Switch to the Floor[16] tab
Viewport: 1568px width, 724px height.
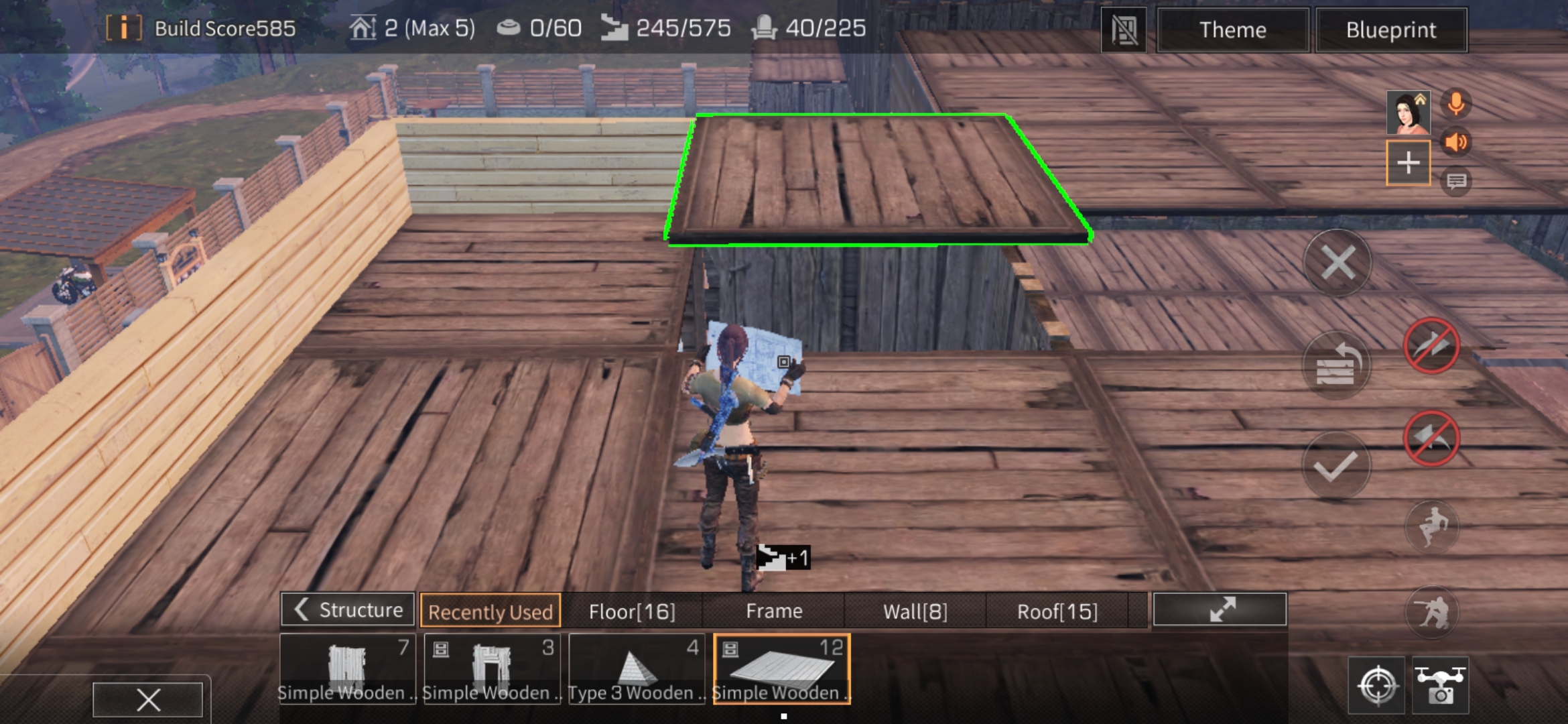pyautogui.click(x=632, y=611)
